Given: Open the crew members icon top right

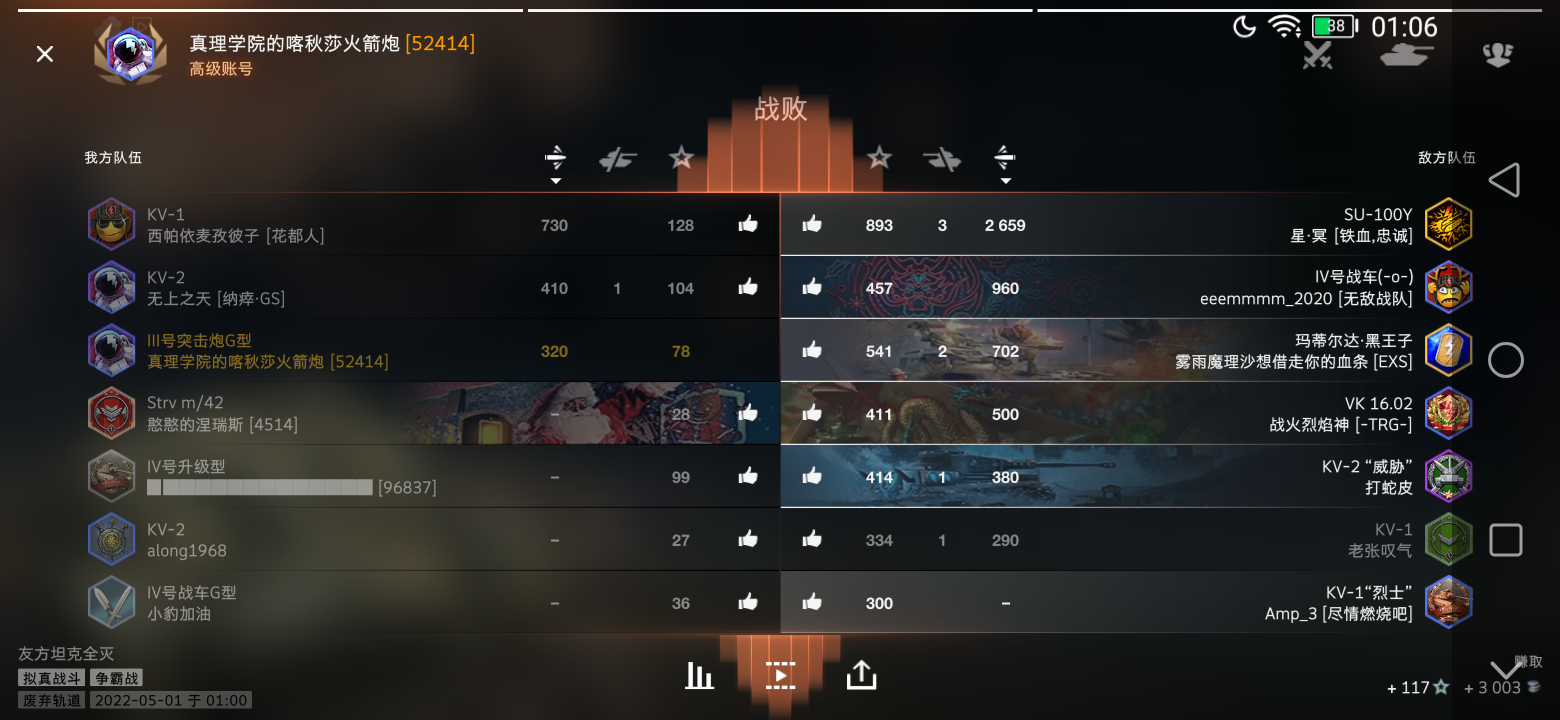Looking at the screenshot, I should tap(1497, 57).
